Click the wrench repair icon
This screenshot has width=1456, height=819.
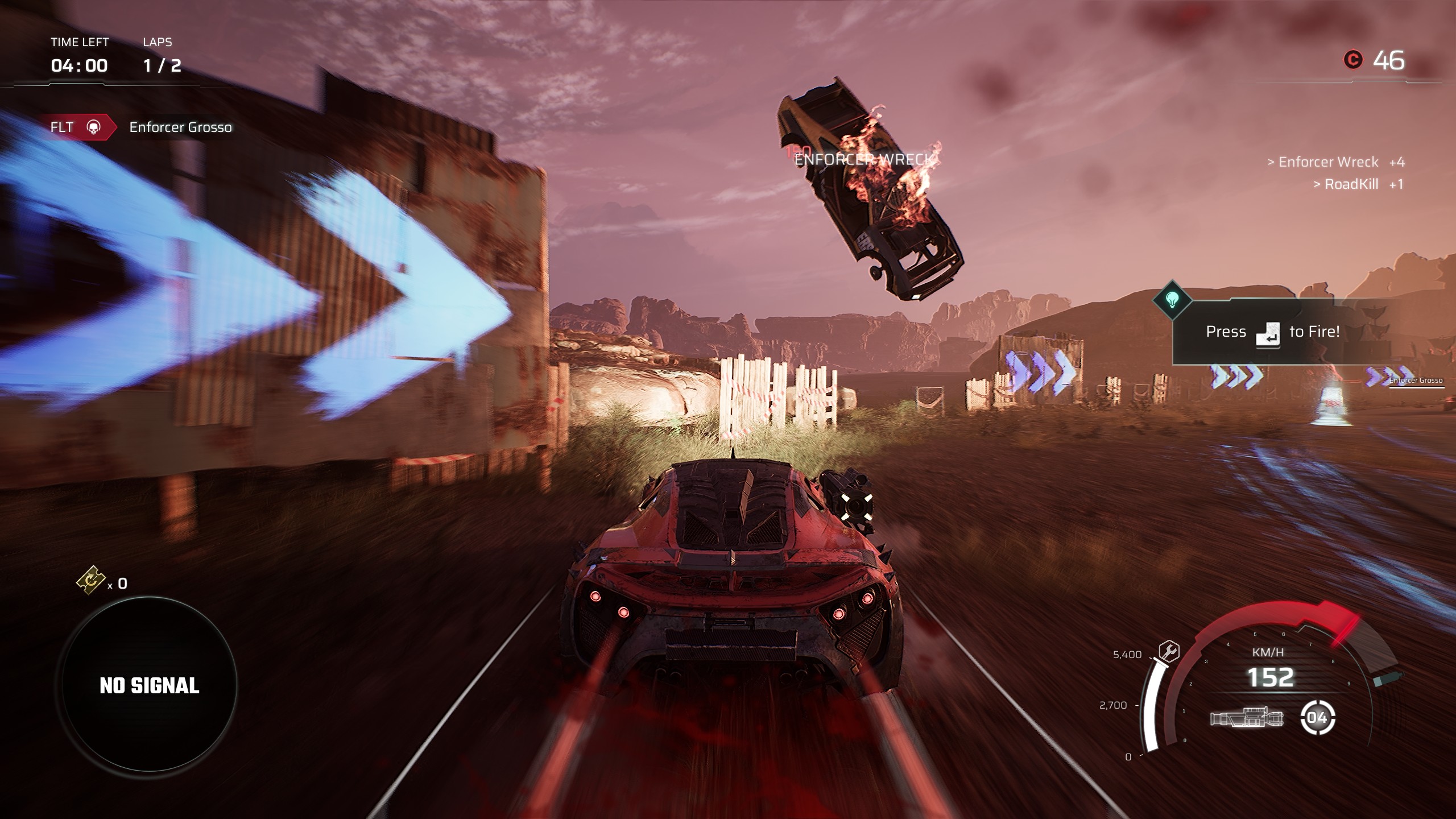click(1169, 651)
